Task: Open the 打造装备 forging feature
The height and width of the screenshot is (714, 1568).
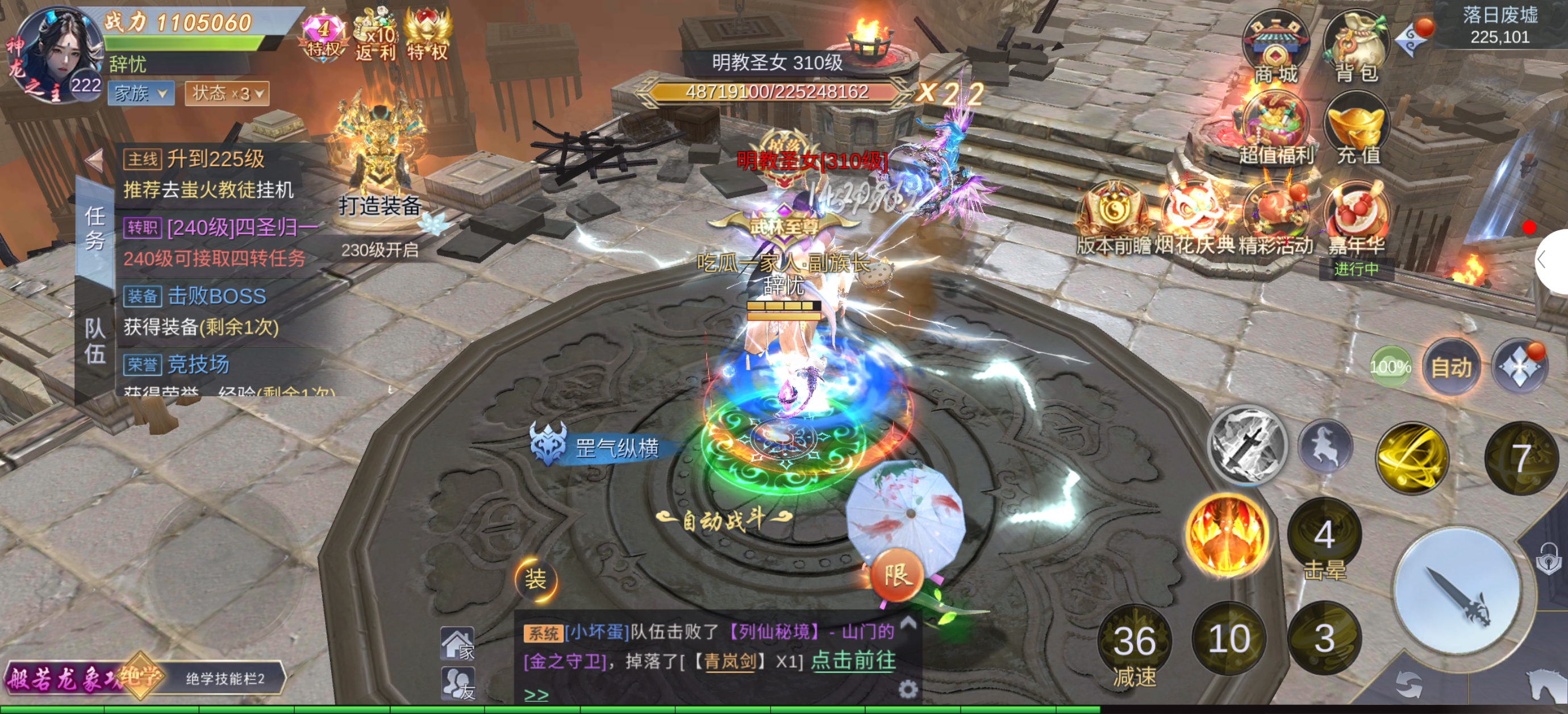Action: click(378, 164)
